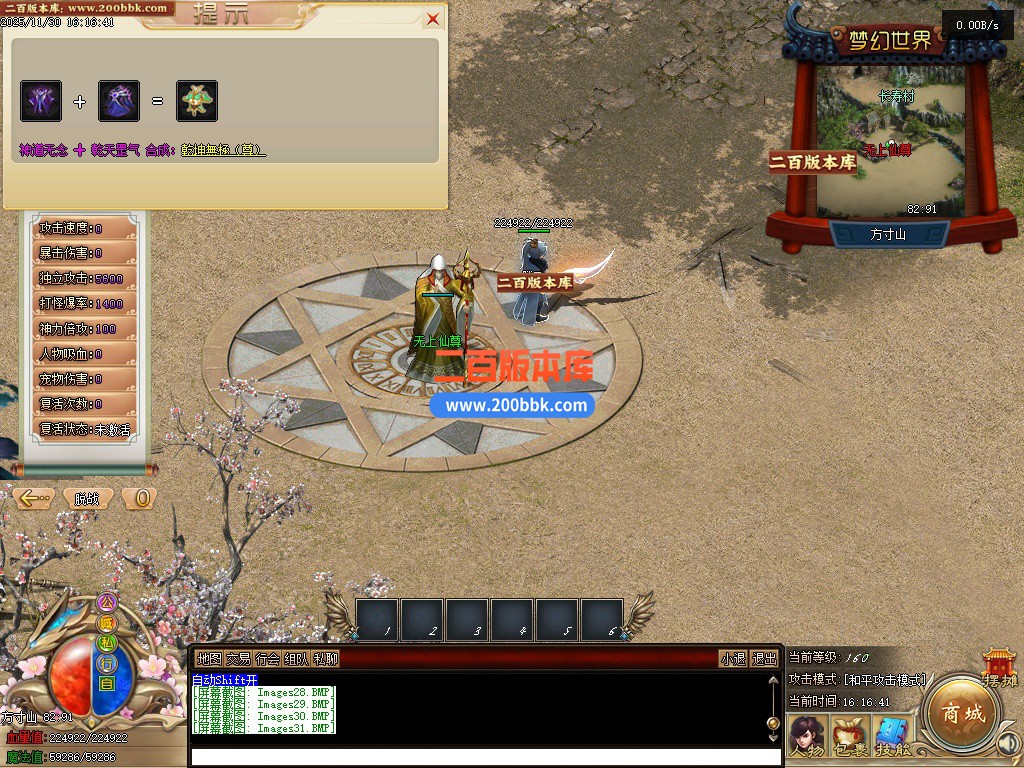Open the 商城 shop

pyautogui.click(x=957, y=713)
